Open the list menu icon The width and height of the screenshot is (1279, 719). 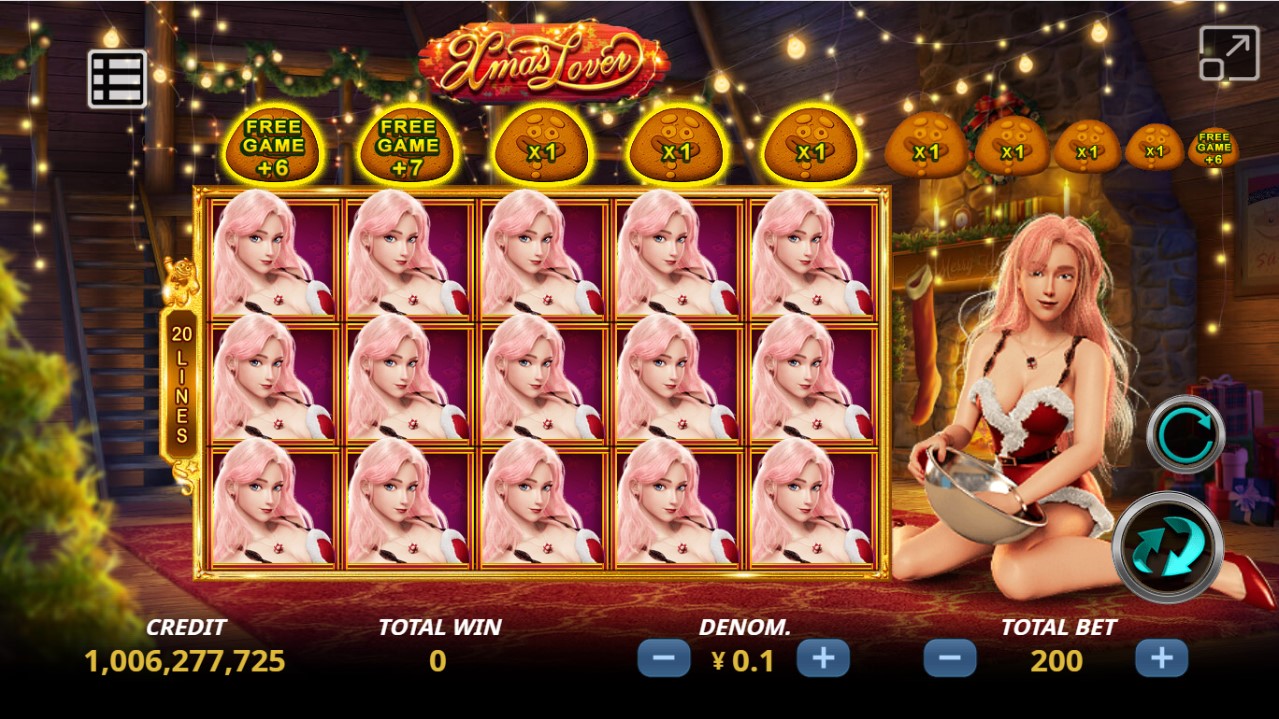tap(117, 79)
